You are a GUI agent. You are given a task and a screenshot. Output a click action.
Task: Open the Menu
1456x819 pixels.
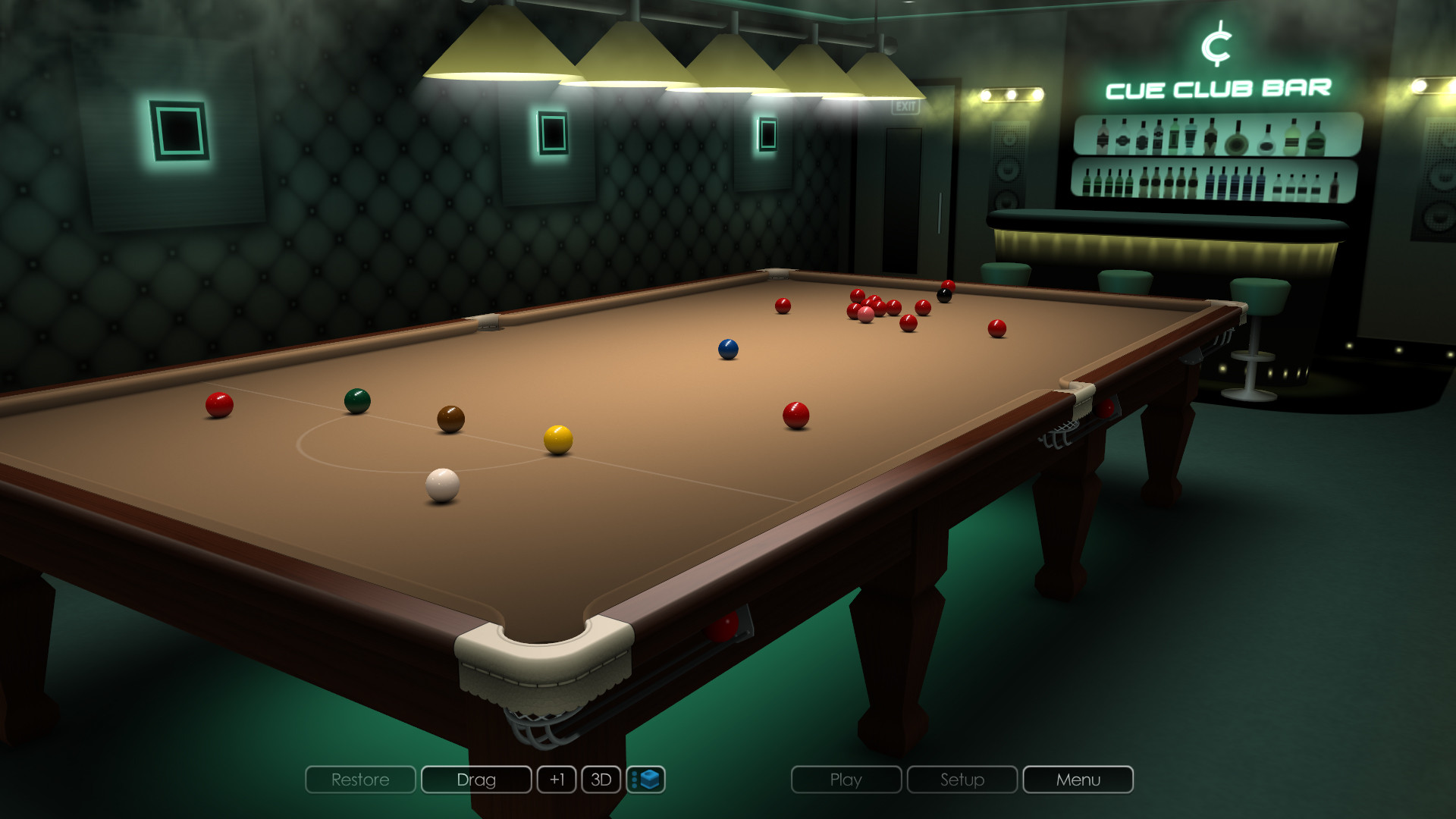click(x=1077, y=780)
